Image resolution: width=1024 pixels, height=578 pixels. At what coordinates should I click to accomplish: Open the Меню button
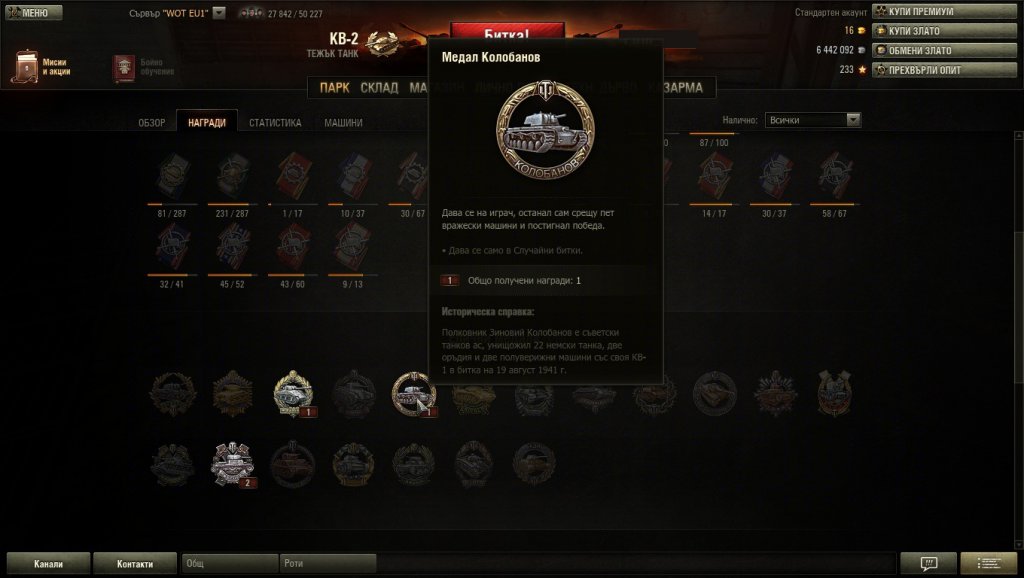pyautogui.click(x=34, y=13)
